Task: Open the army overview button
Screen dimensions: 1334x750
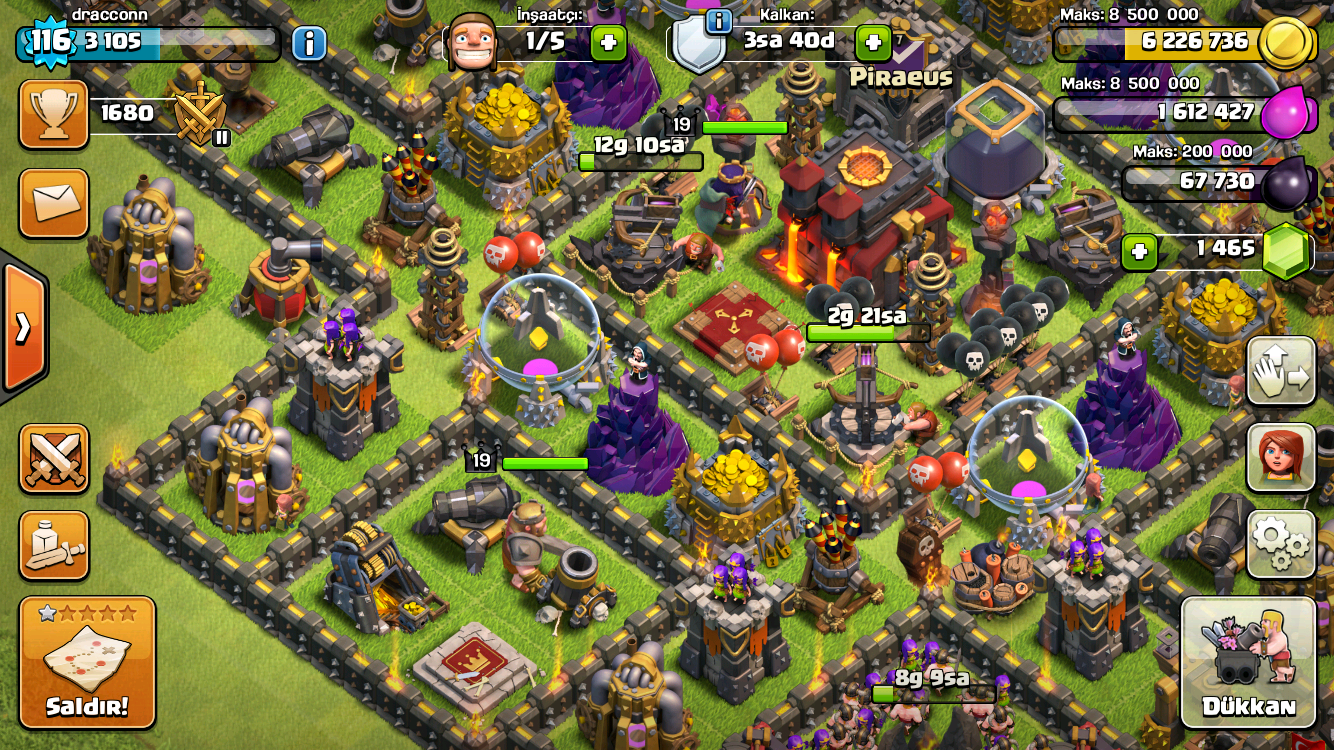Action: point(54,545)
